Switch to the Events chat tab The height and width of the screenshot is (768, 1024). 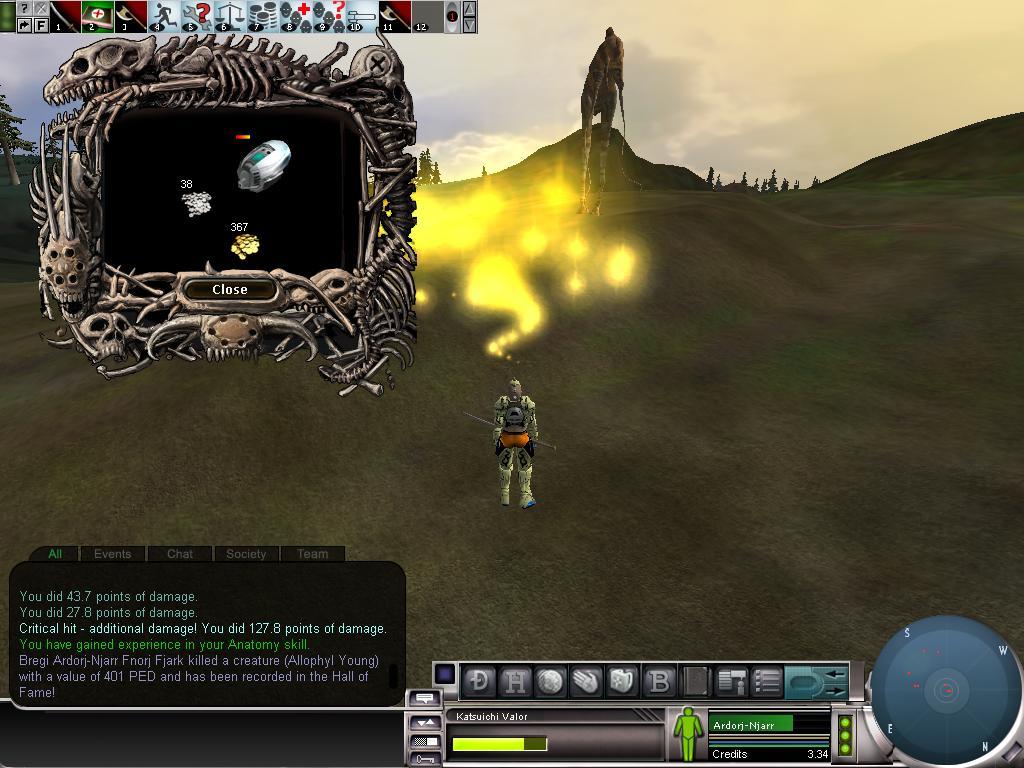[112, 553]
